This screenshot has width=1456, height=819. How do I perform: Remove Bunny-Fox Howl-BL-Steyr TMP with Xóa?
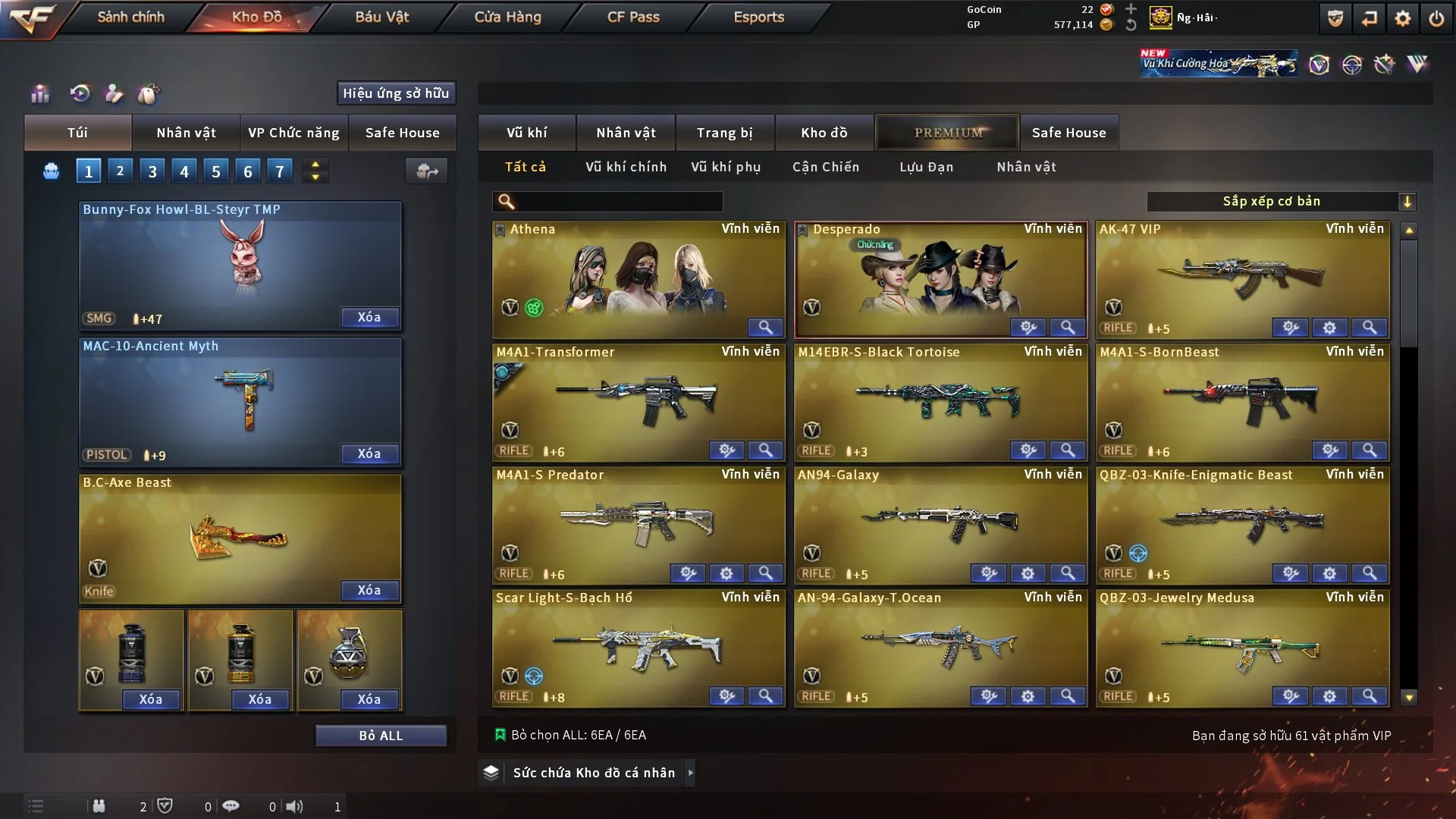(369, 317)
